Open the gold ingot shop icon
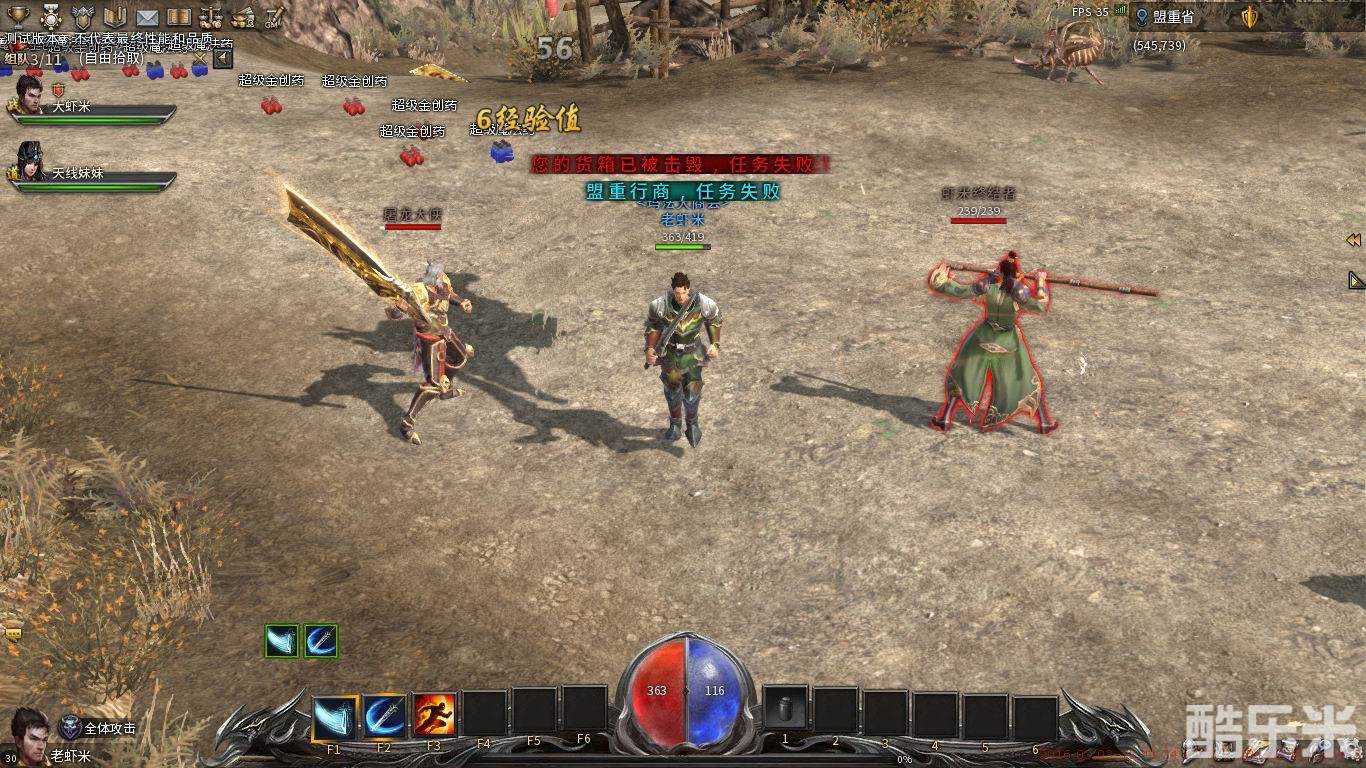The image size is (1366, 768). (x=243, y=17)
